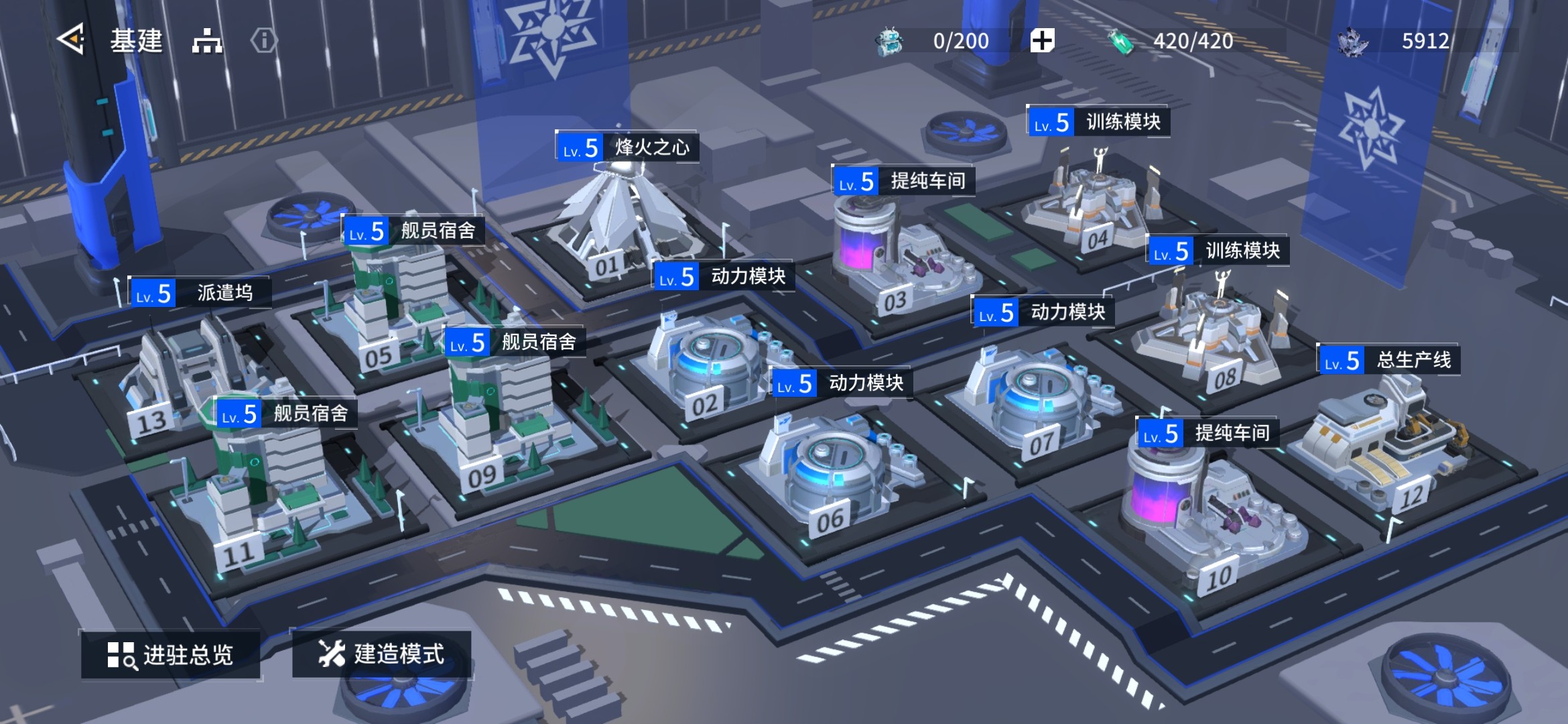1568x724 pixels.
Task: Select the 派遣坞 Lv.5 building label
Action: [x=200, y=293]
